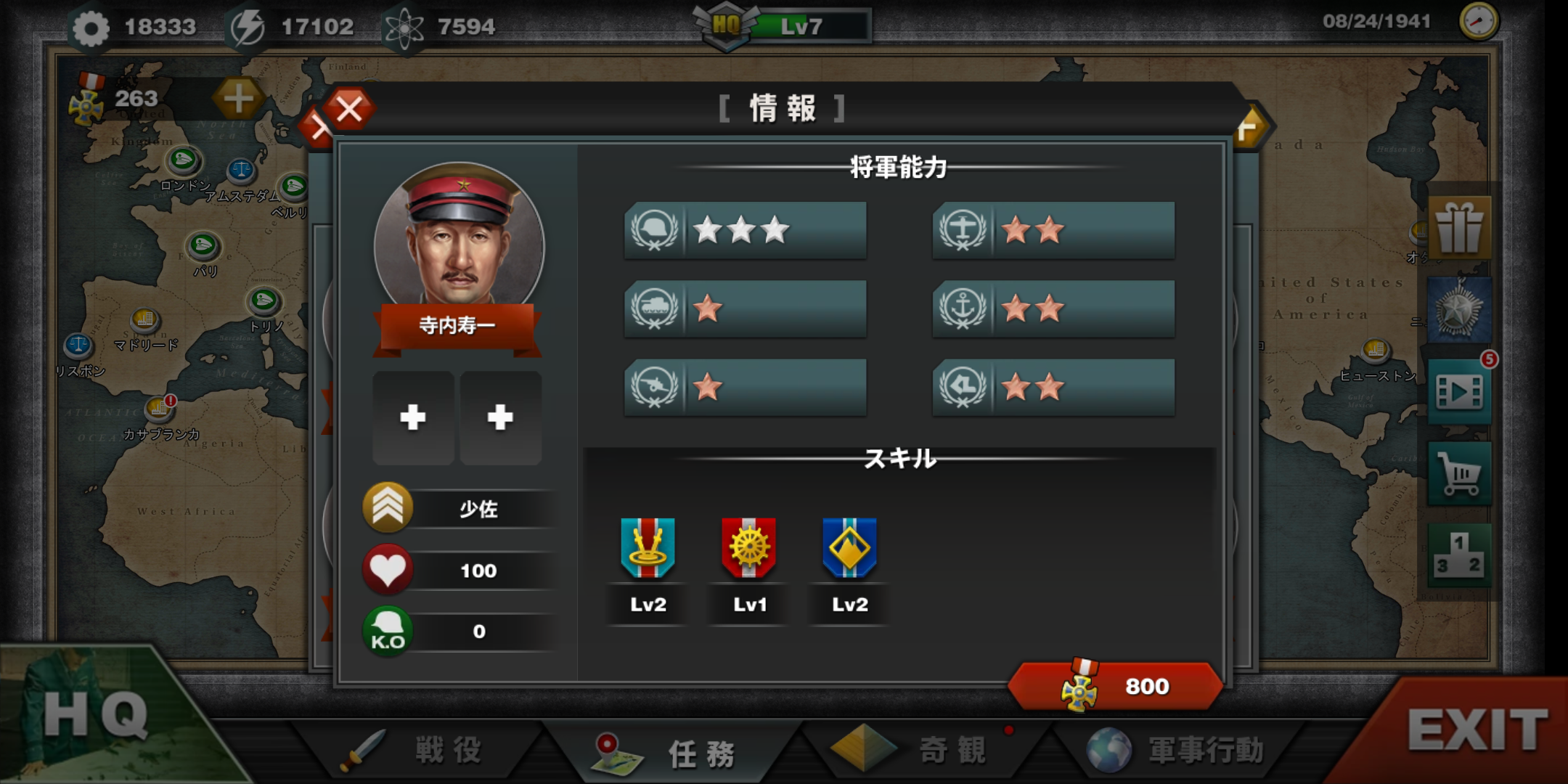1568x784 pixels.
Task: Open the HQ panel
Action: tap(94, 715)
